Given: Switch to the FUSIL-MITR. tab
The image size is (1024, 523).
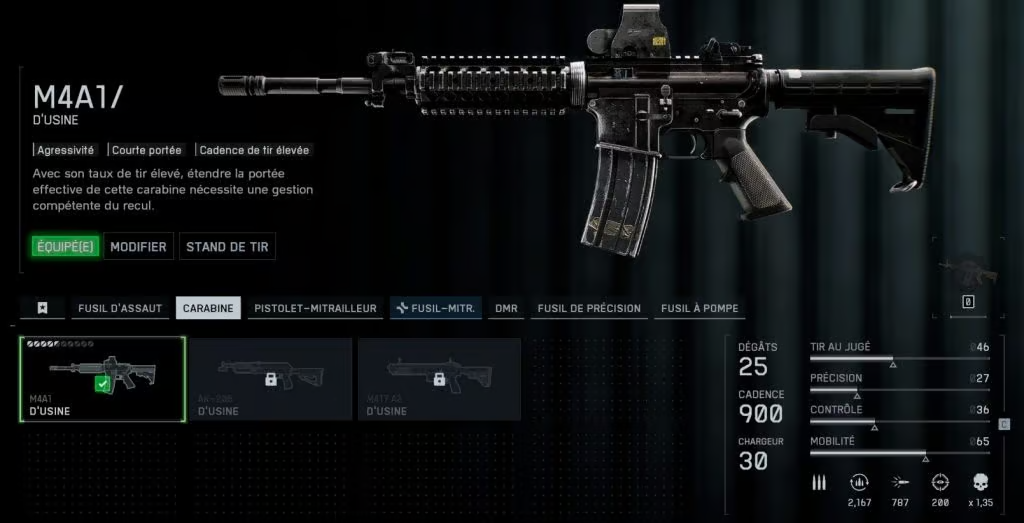Looking at the screenshot, I should pyautogui.click(x=435, y=308).
